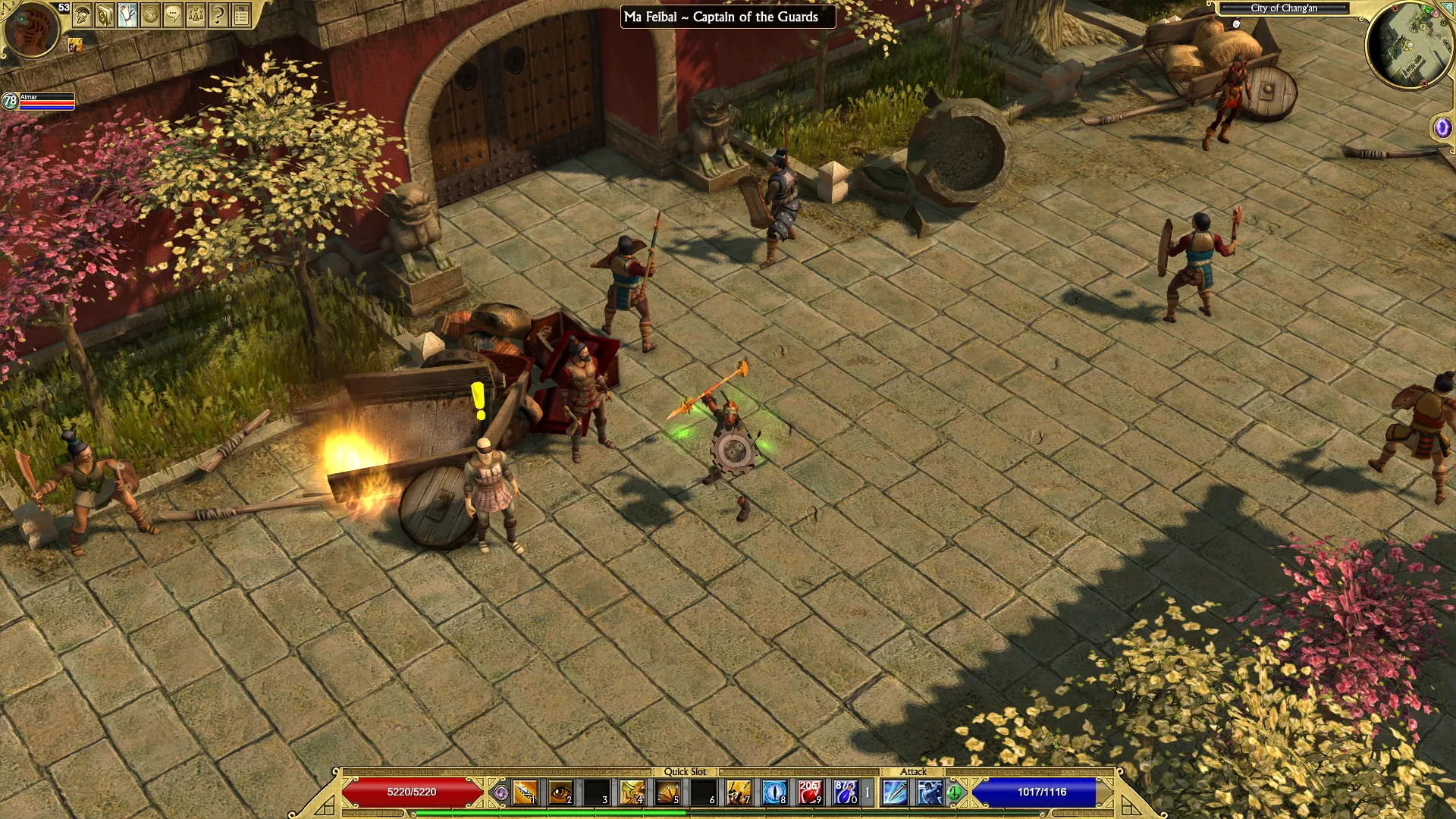
Task: Open the party members window
Action: point(196,14)
